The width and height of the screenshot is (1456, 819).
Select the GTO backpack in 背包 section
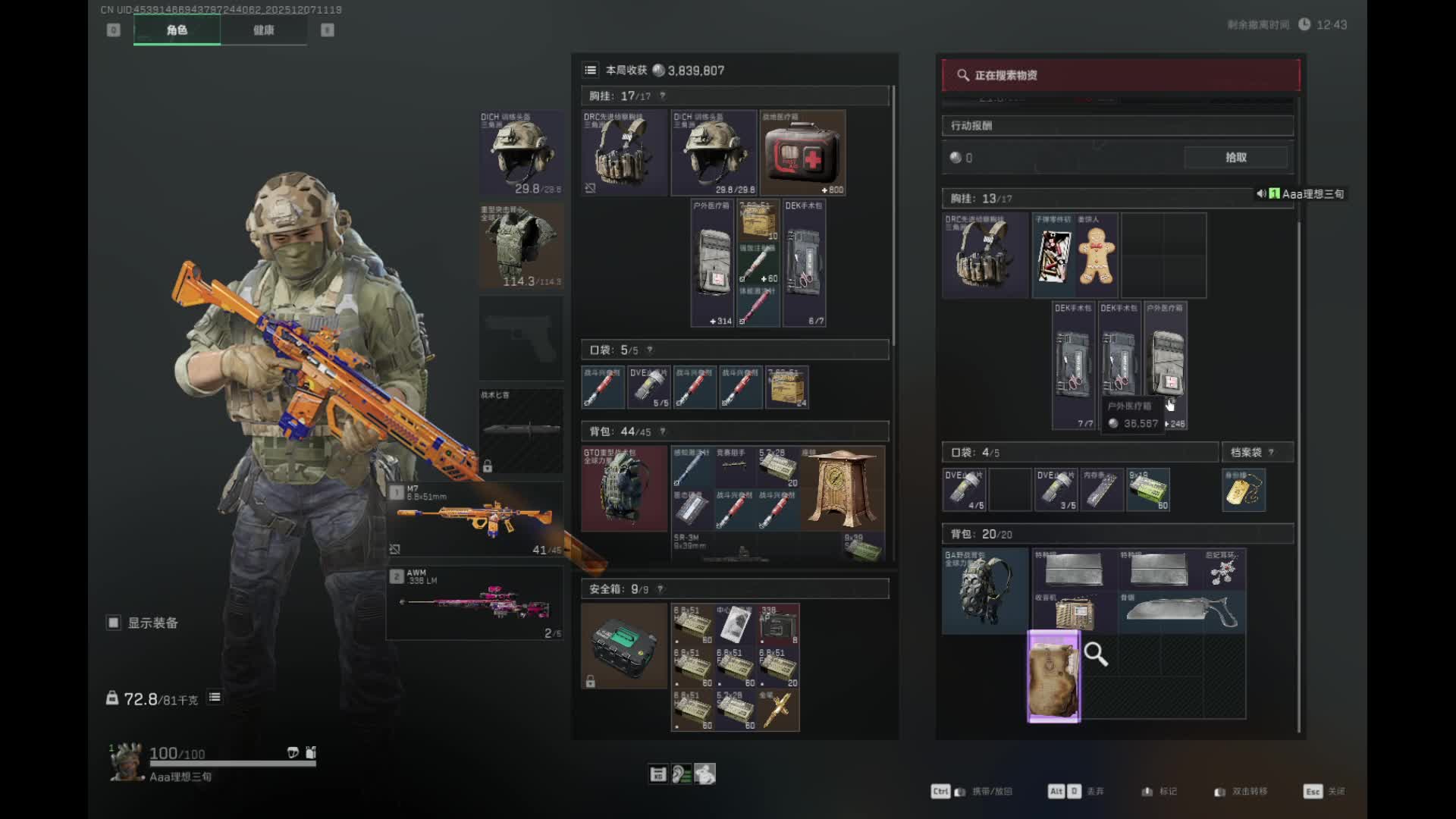[623, 488]
